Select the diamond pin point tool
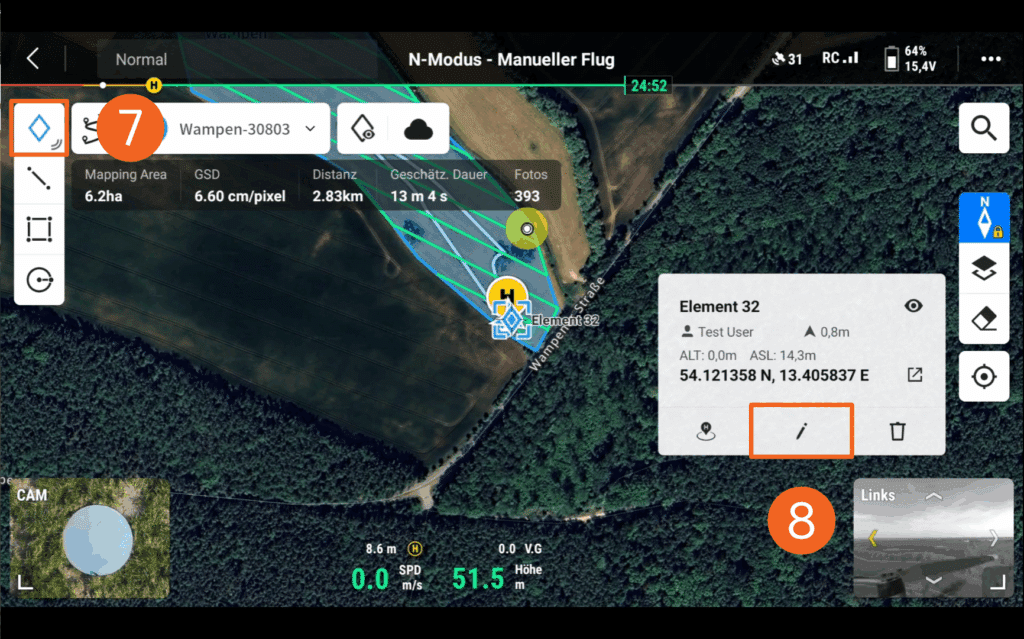This screenshot has width=1024, height=639. tap(39, 128)
